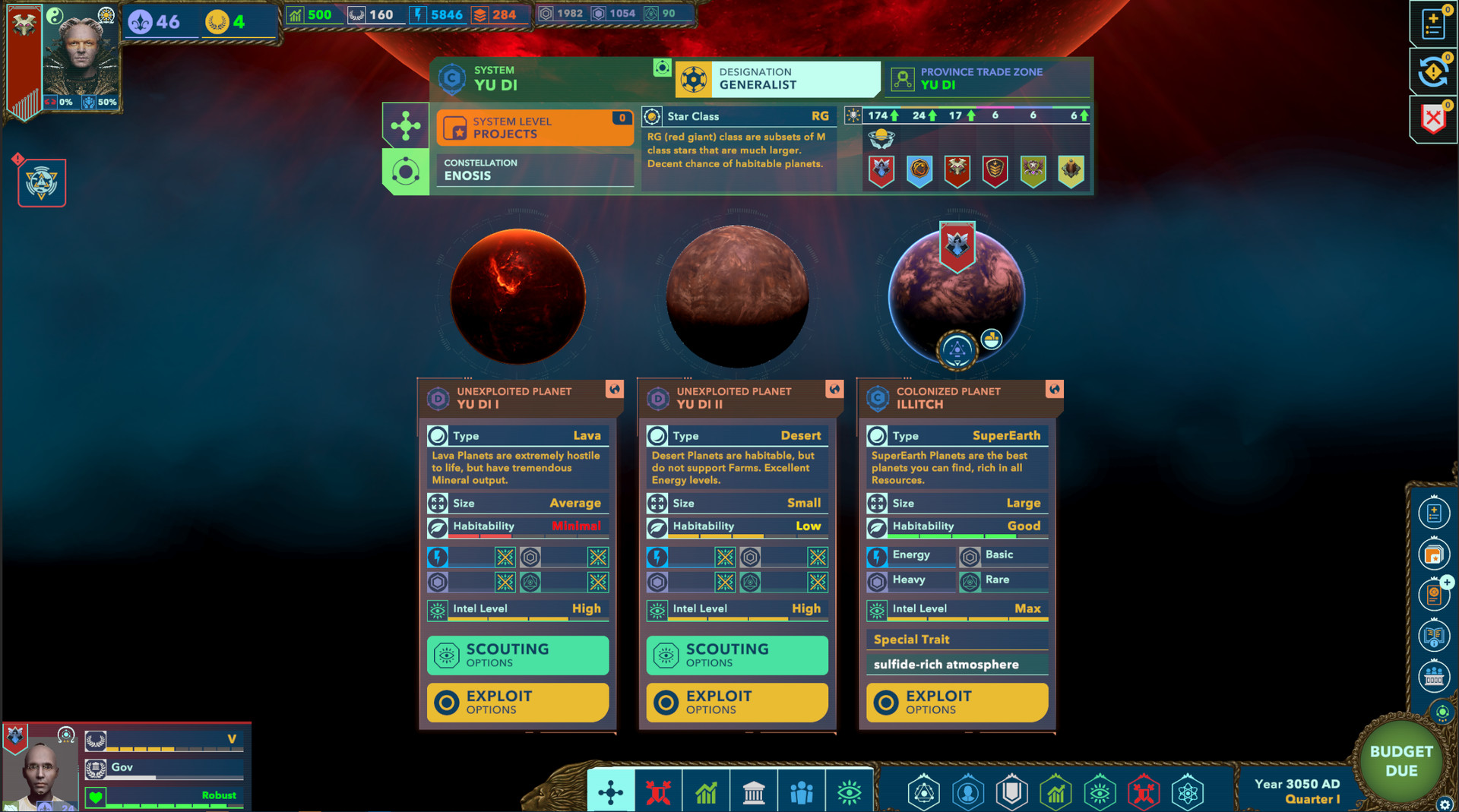Click the Population people icon in bottom toolbar
Viewport: 1459px width, 812px height.
point(802,792)
